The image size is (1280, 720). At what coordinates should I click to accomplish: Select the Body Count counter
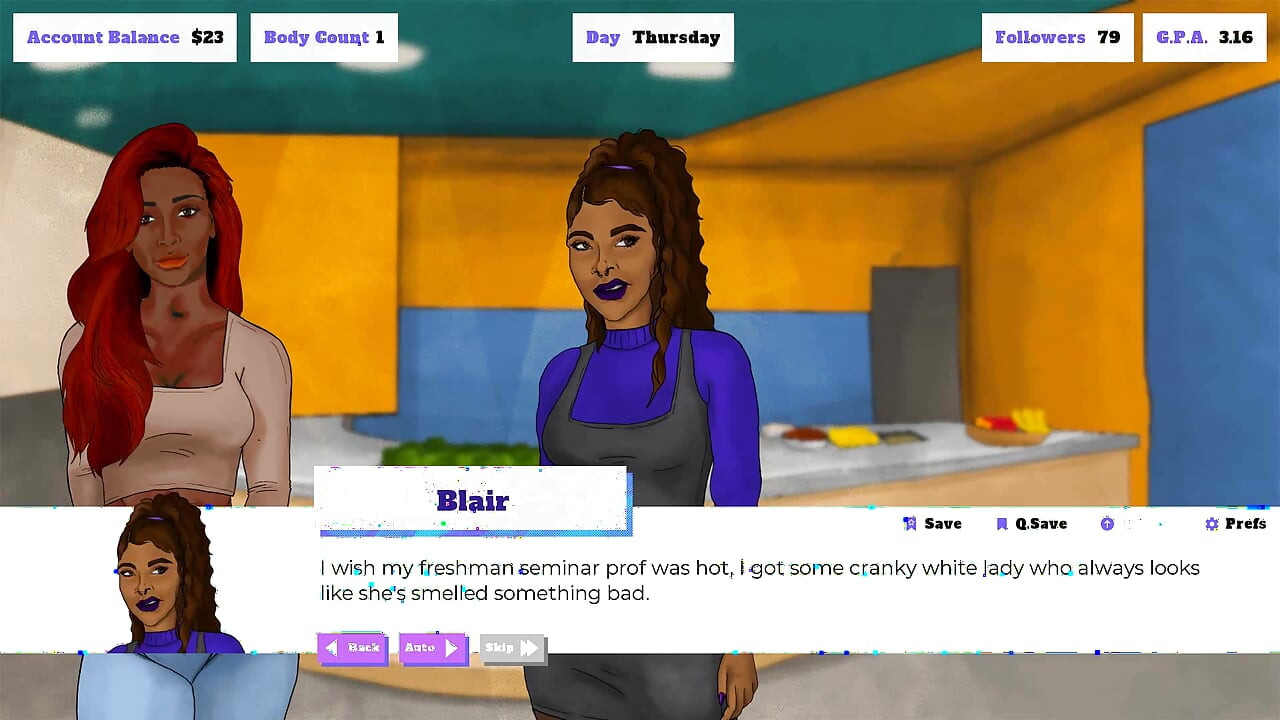pyautogui.click(x=323, y=37)
